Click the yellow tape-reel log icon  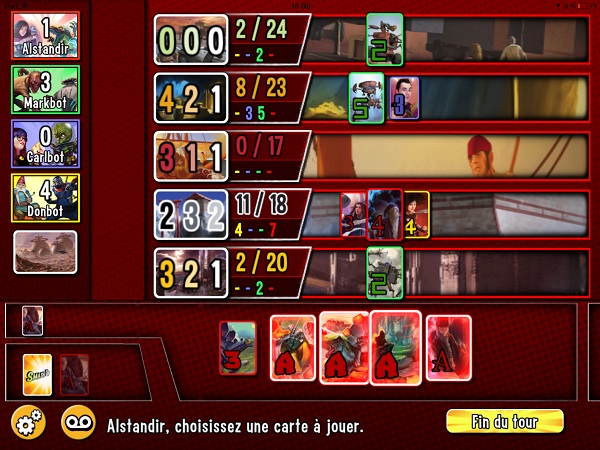coord(79,424)
